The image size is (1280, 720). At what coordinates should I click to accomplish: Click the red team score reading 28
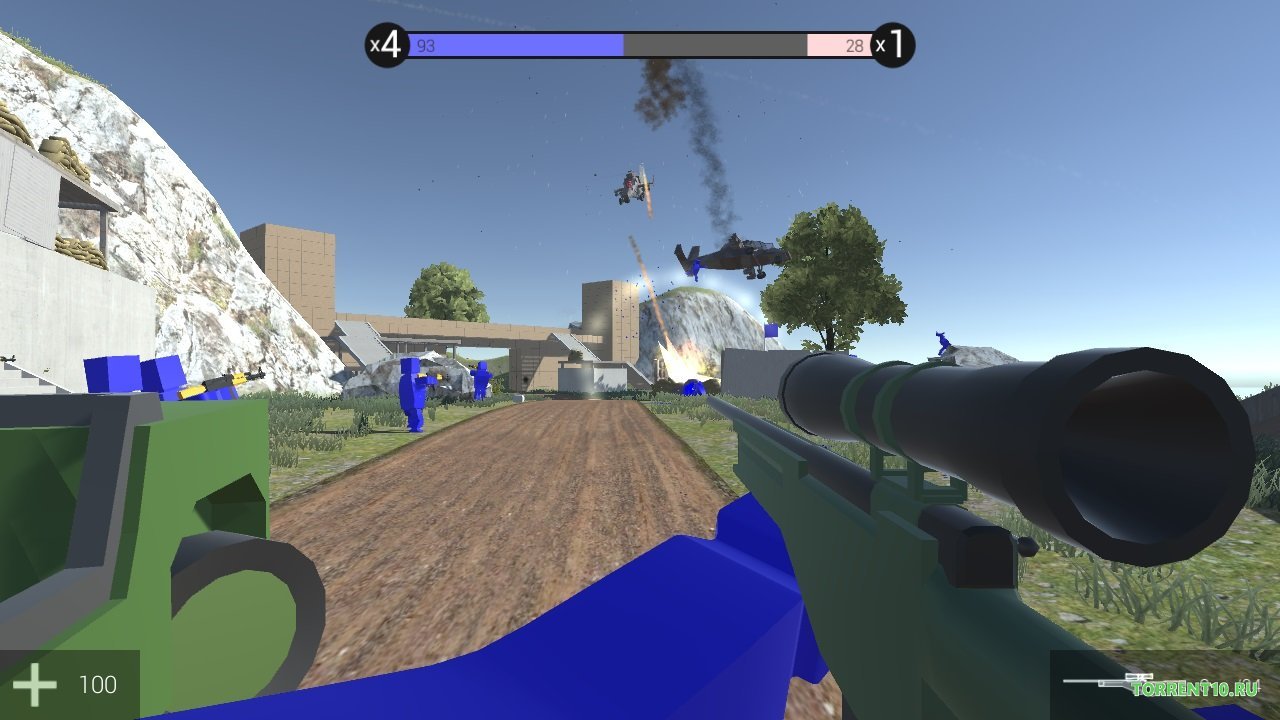click(x=855, y=44)
